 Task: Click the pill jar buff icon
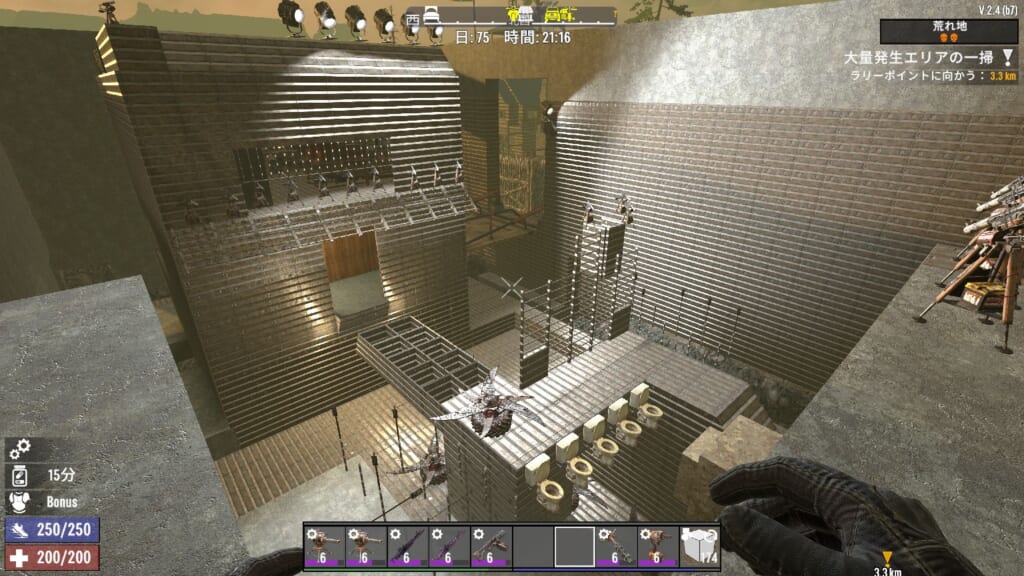coord(19,475)
